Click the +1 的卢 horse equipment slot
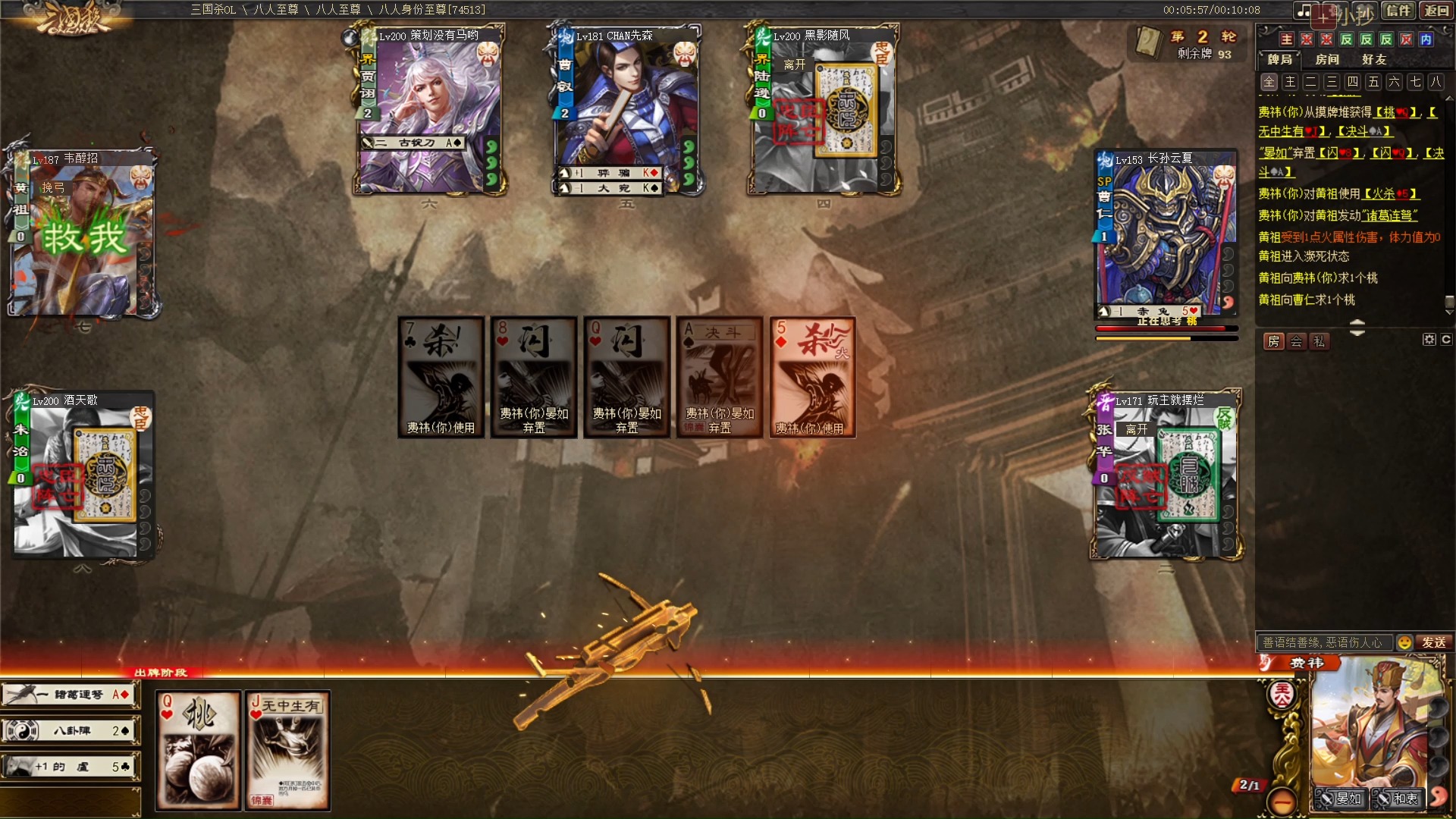 pos(71,767)
